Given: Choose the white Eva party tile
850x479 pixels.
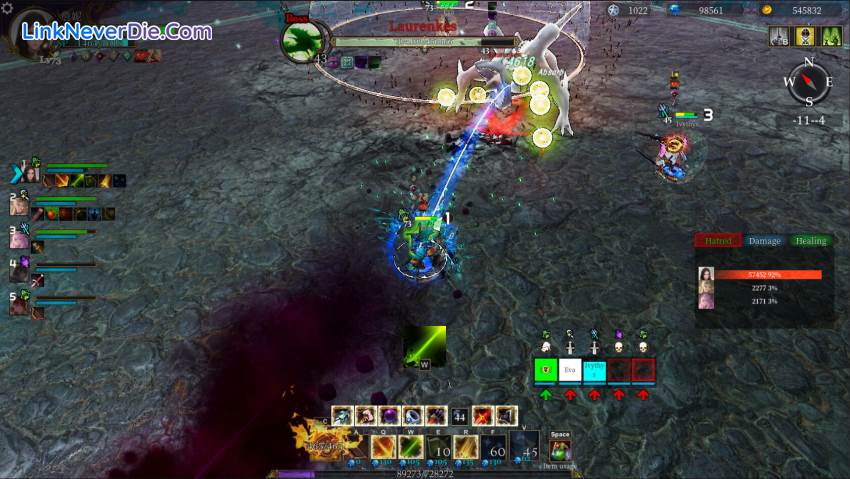Looking at the screenshot, I should pyautogui.click(x=570, y=370).
